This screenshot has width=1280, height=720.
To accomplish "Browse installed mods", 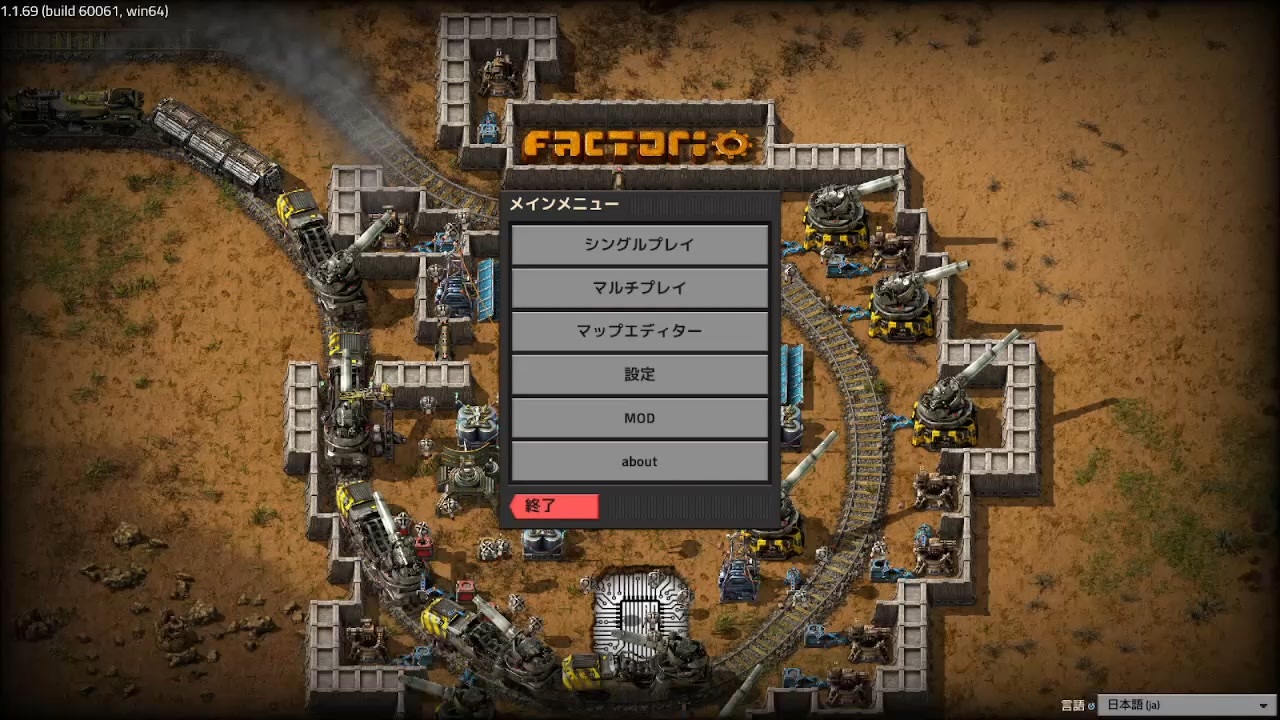I will (639, 418).
